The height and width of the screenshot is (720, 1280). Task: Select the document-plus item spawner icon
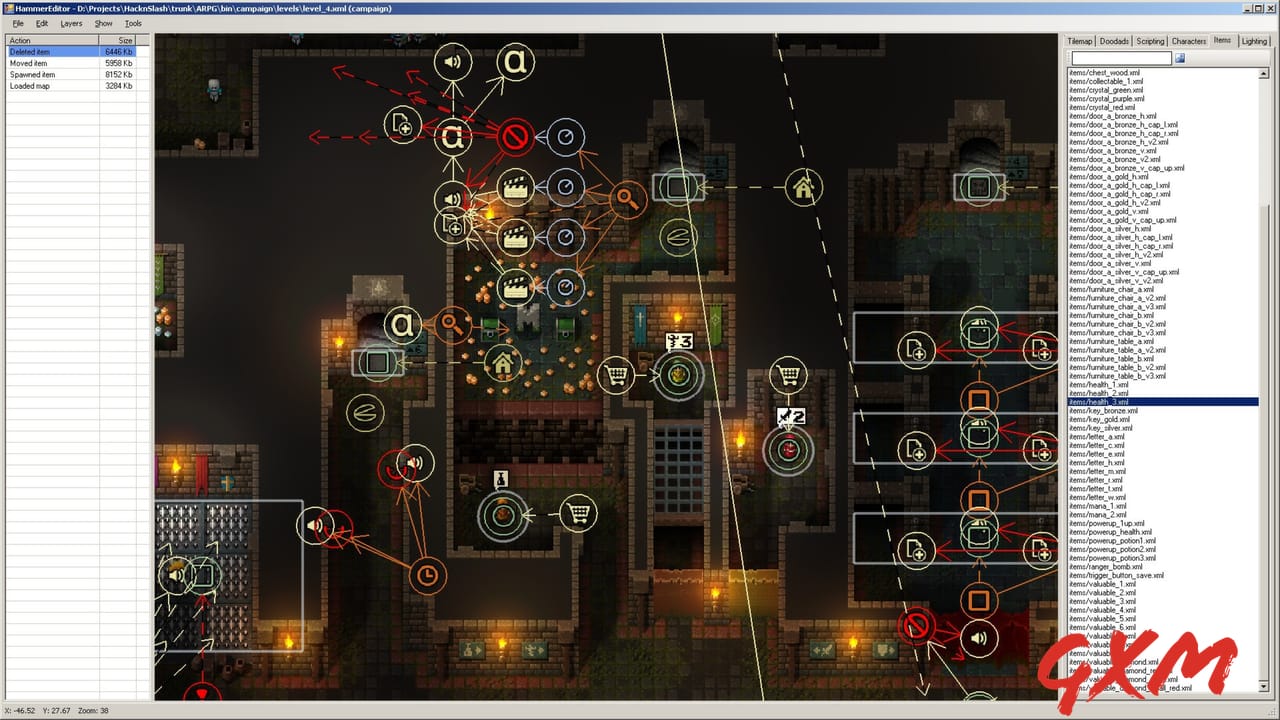coord(401,127)
